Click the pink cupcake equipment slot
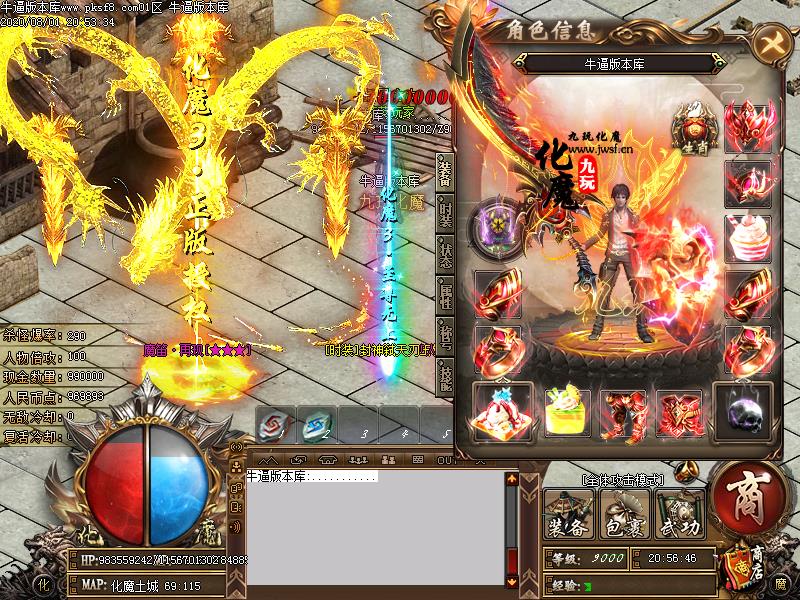 pyautogui.click(x=746, y=237)
